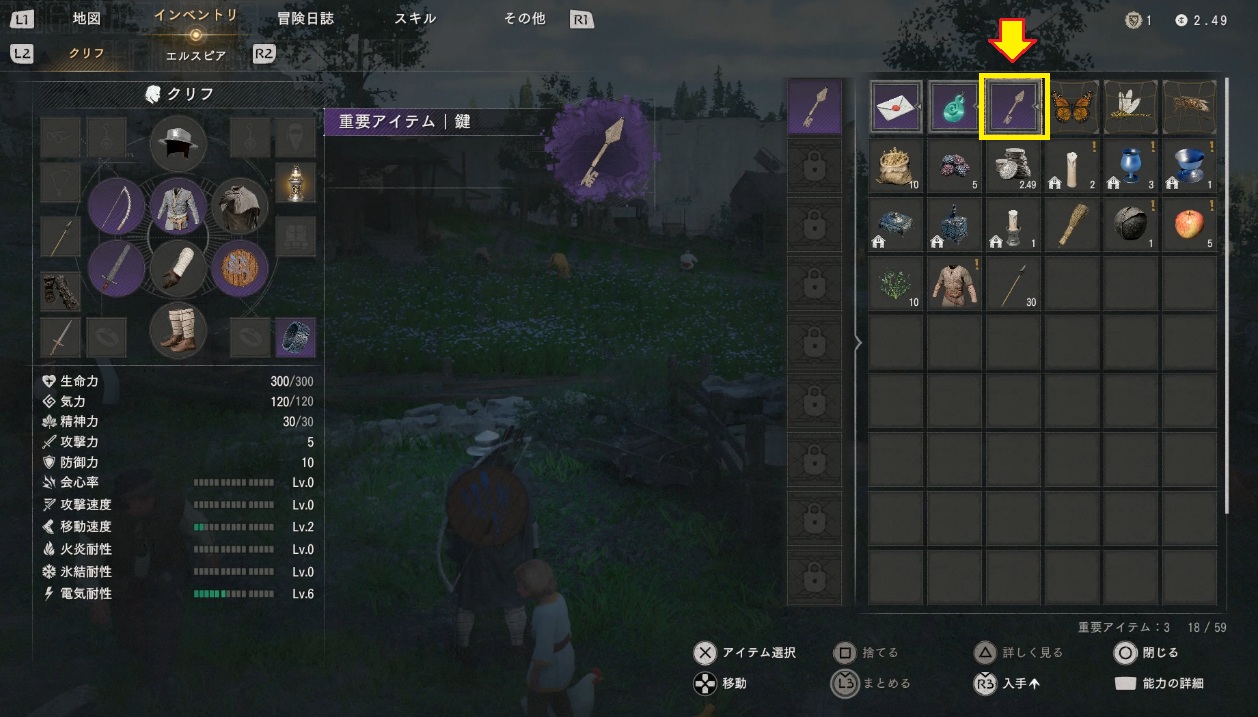Switch to the 冒険日誌 tab
Screen dimensions: 1258x717
(x=305, y=18)
